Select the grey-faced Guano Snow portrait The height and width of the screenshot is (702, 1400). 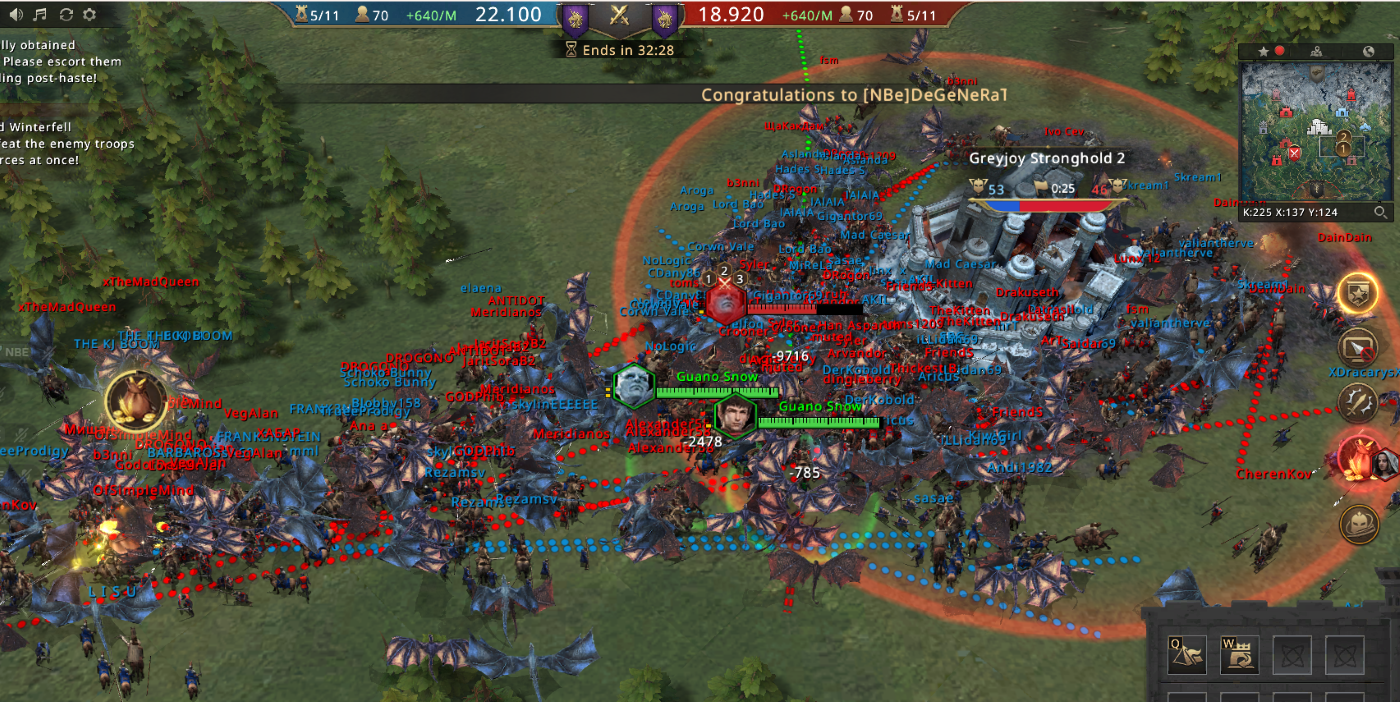634,386
